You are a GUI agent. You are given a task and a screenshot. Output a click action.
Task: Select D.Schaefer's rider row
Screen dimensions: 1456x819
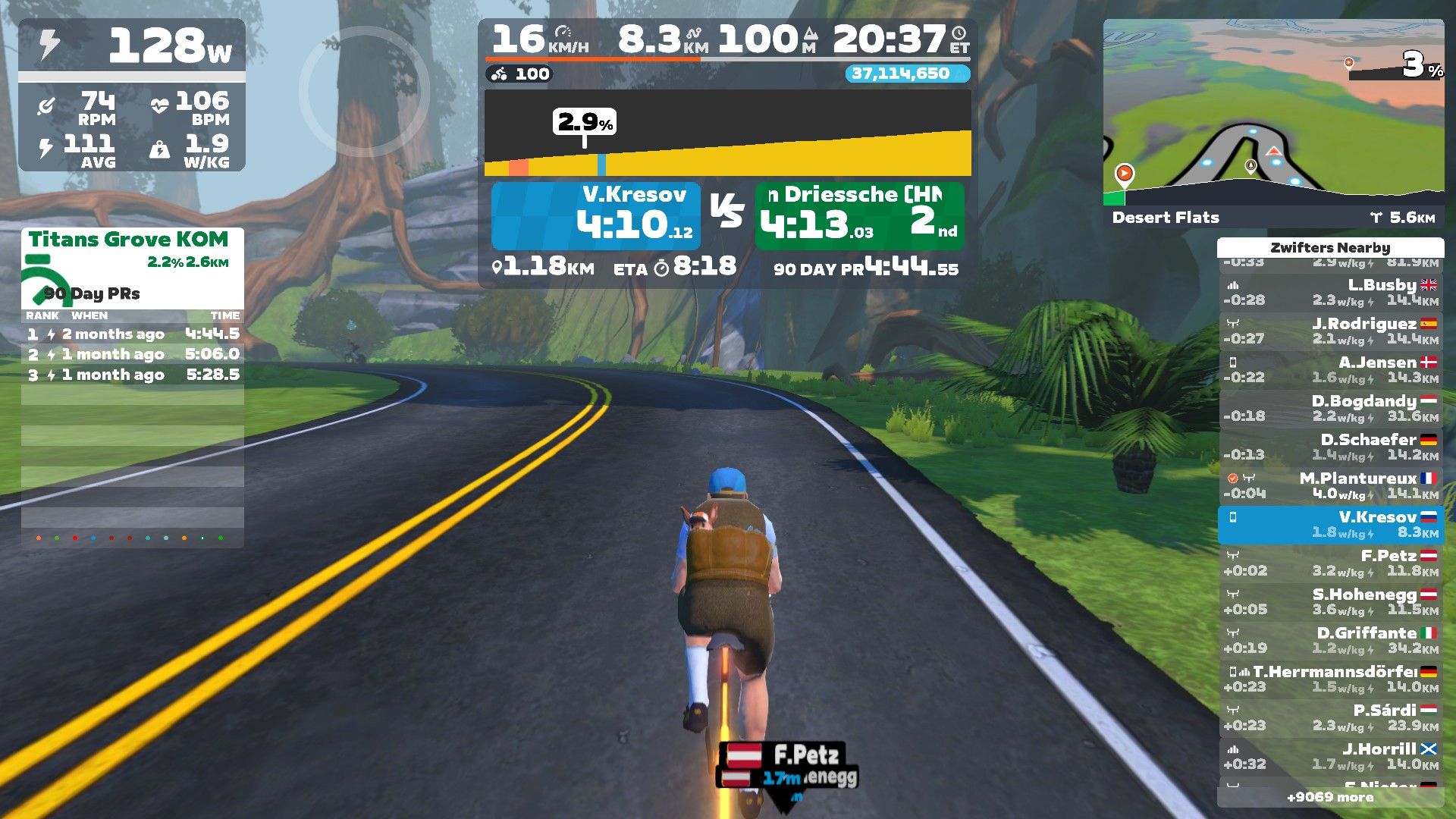click(x=1331, y=447)
